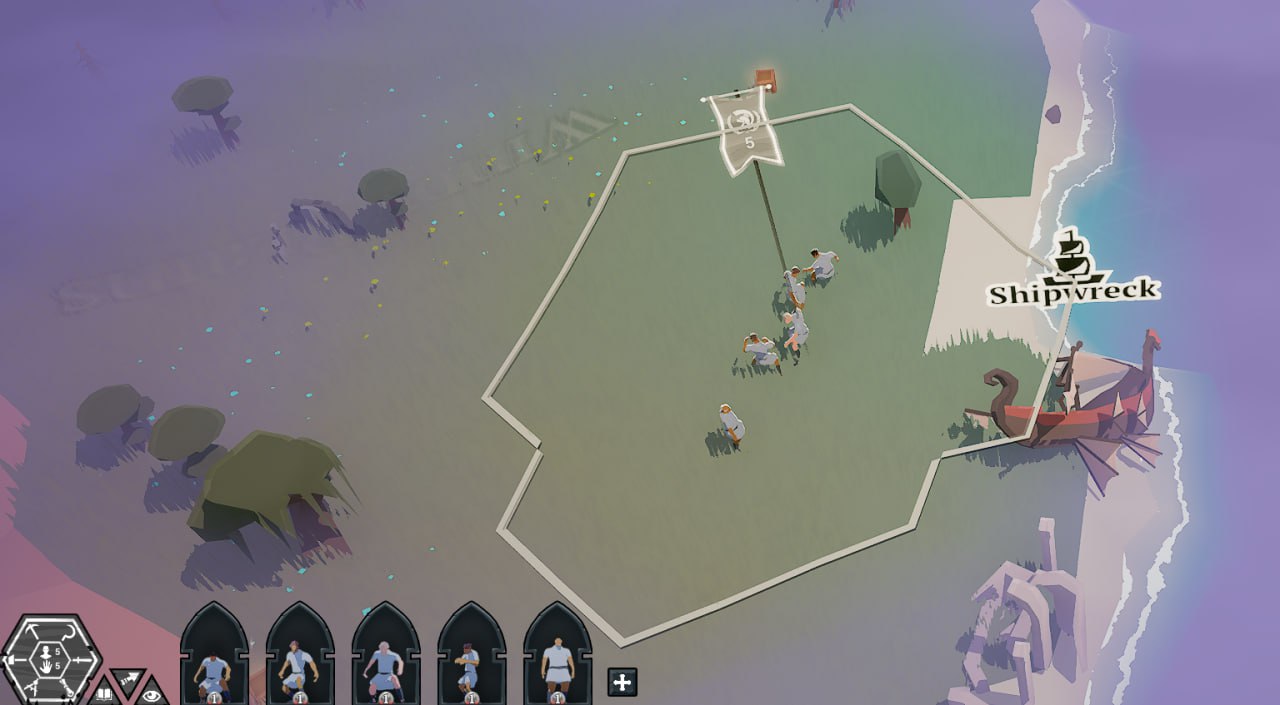Screen dimensions: 1280x705
Task: Click the arrow triangle button
Action: (128, 679)
